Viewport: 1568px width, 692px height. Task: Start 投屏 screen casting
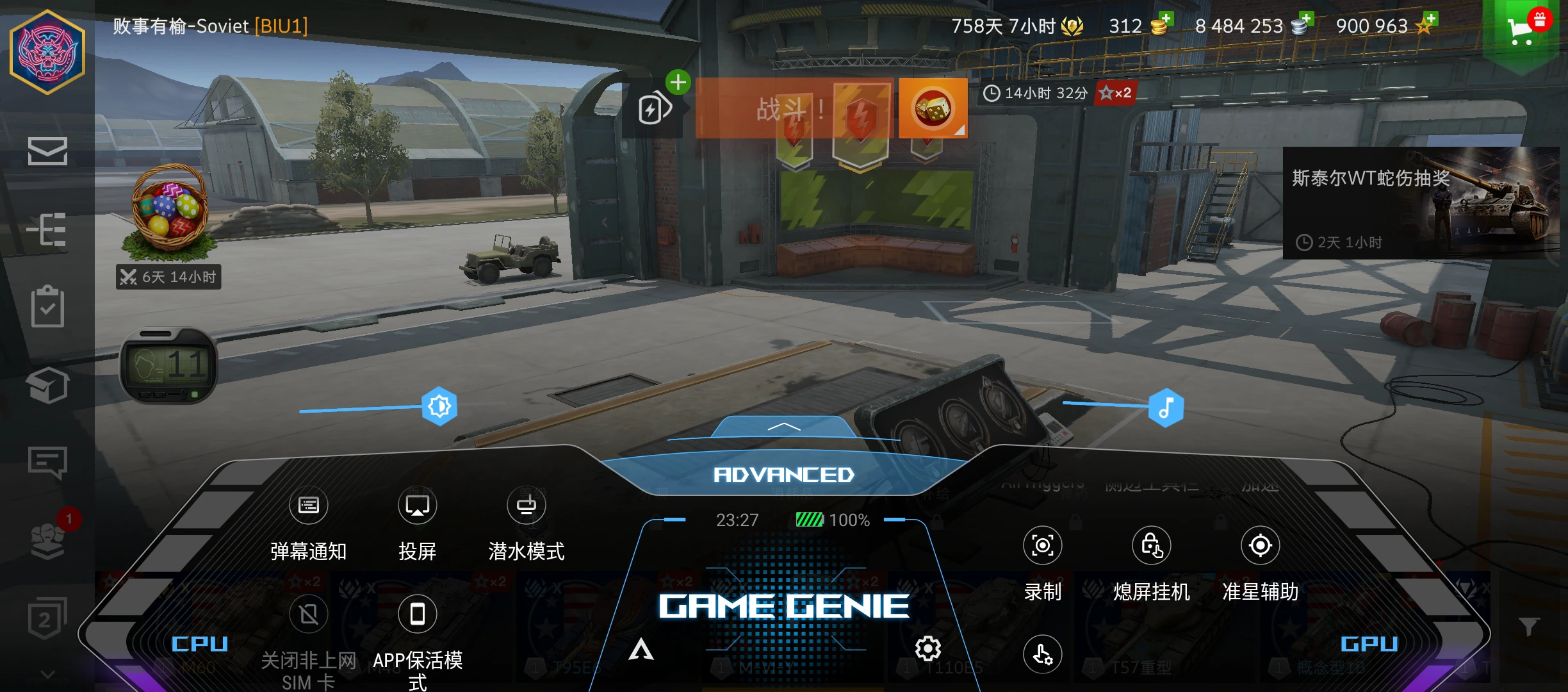(x=418, y=506)
